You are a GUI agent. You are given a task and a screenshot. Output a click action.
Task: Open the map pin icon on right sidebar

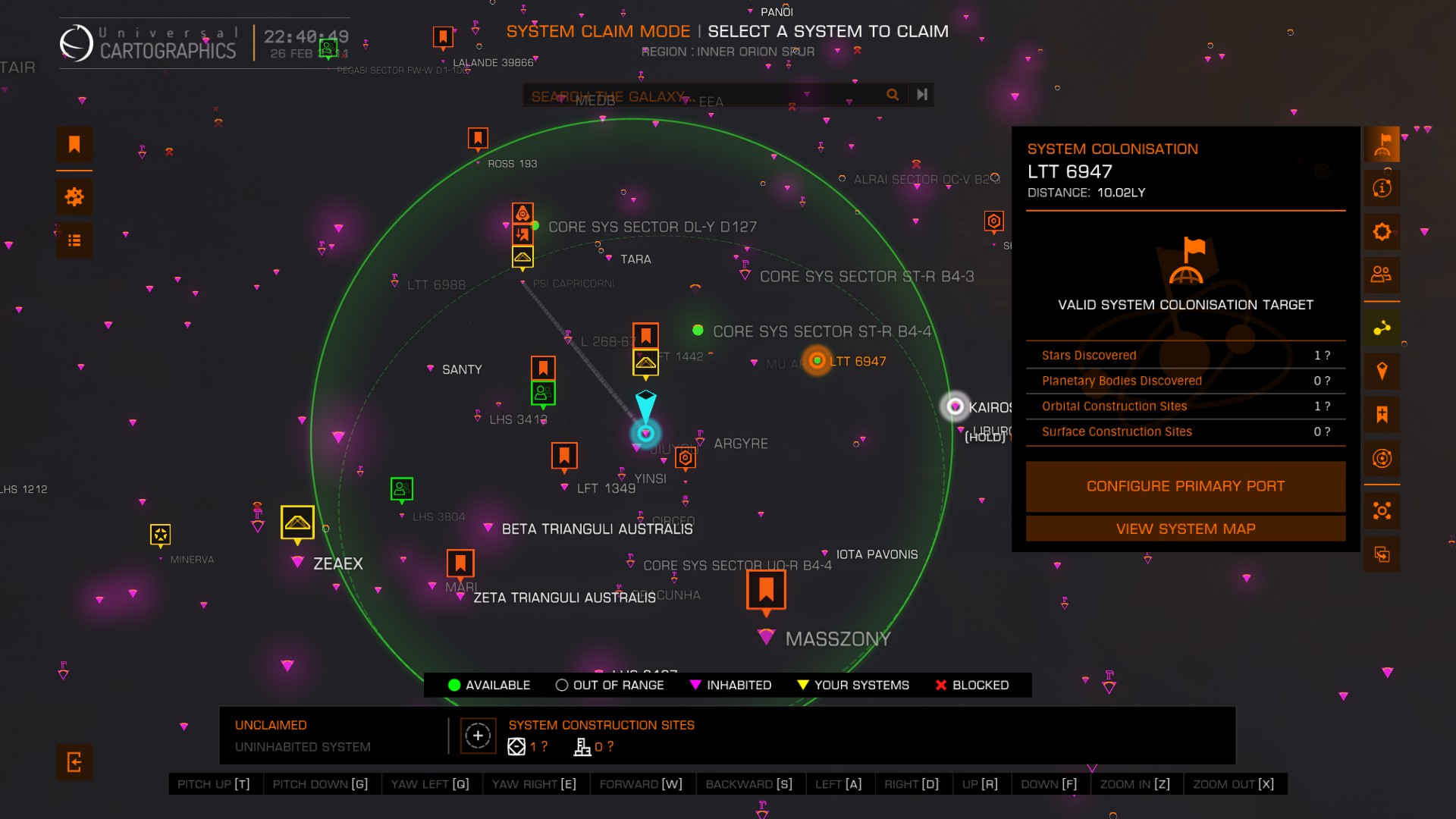[1382, 371]
